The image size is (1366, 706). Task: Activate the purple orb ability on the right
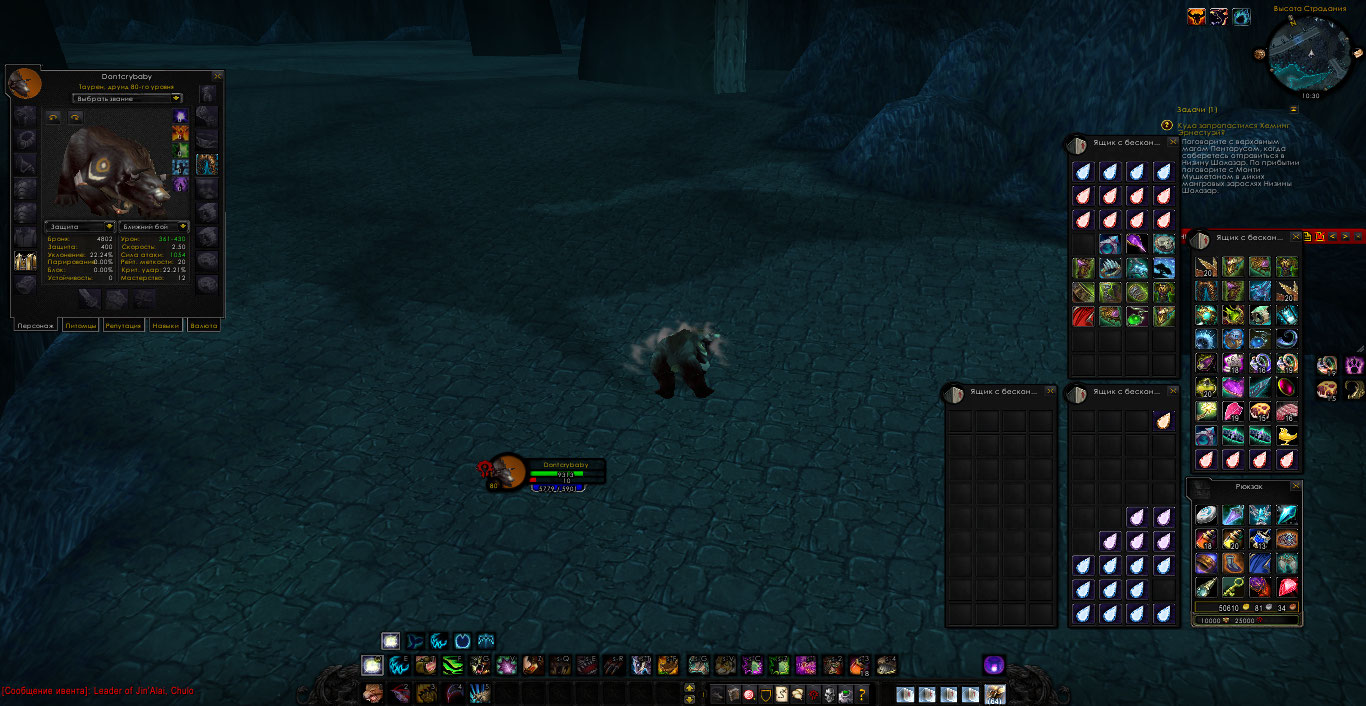point(993,665)
